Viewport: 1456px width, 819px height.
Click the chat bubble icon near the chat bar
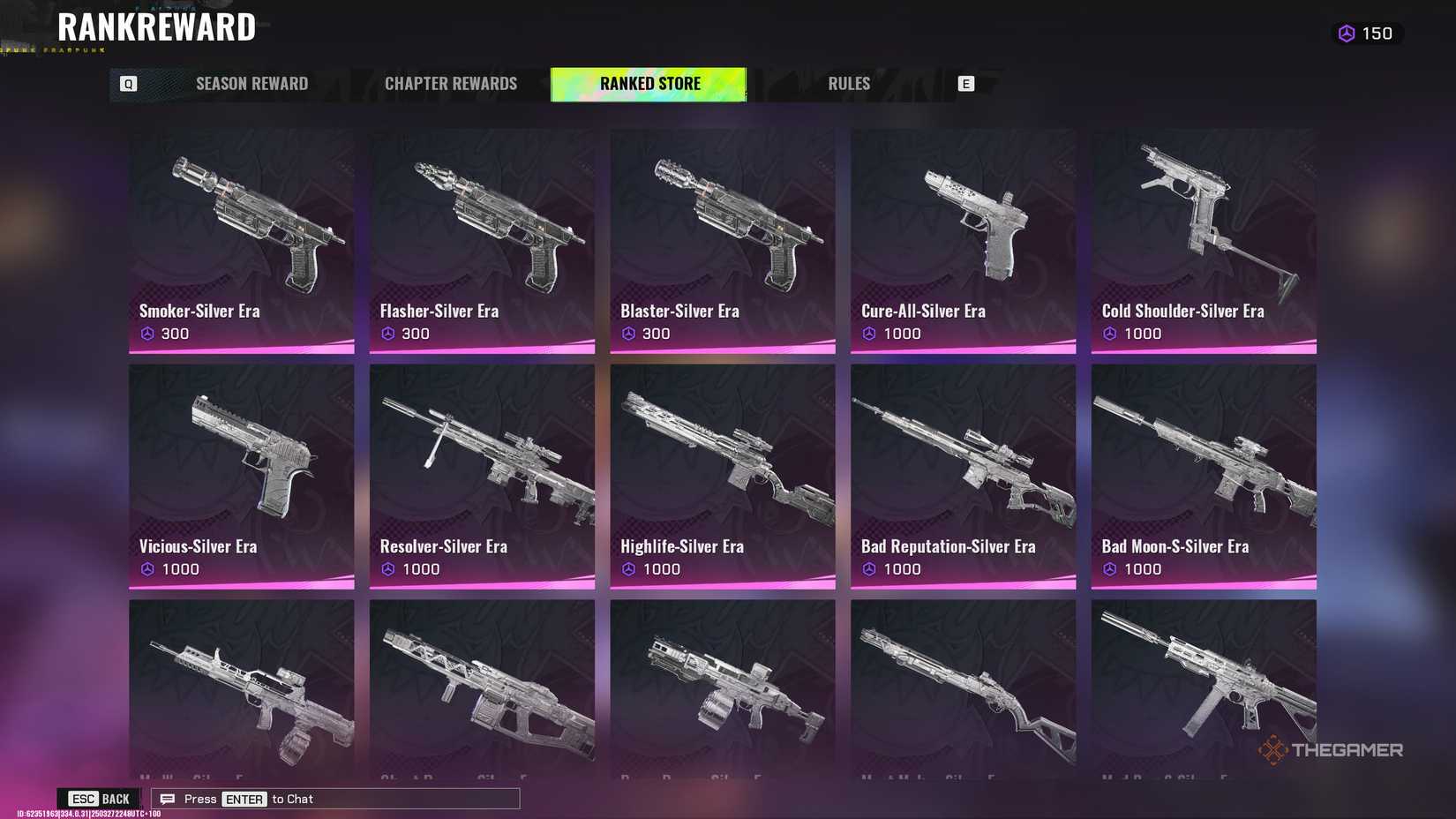pos(167,798)
